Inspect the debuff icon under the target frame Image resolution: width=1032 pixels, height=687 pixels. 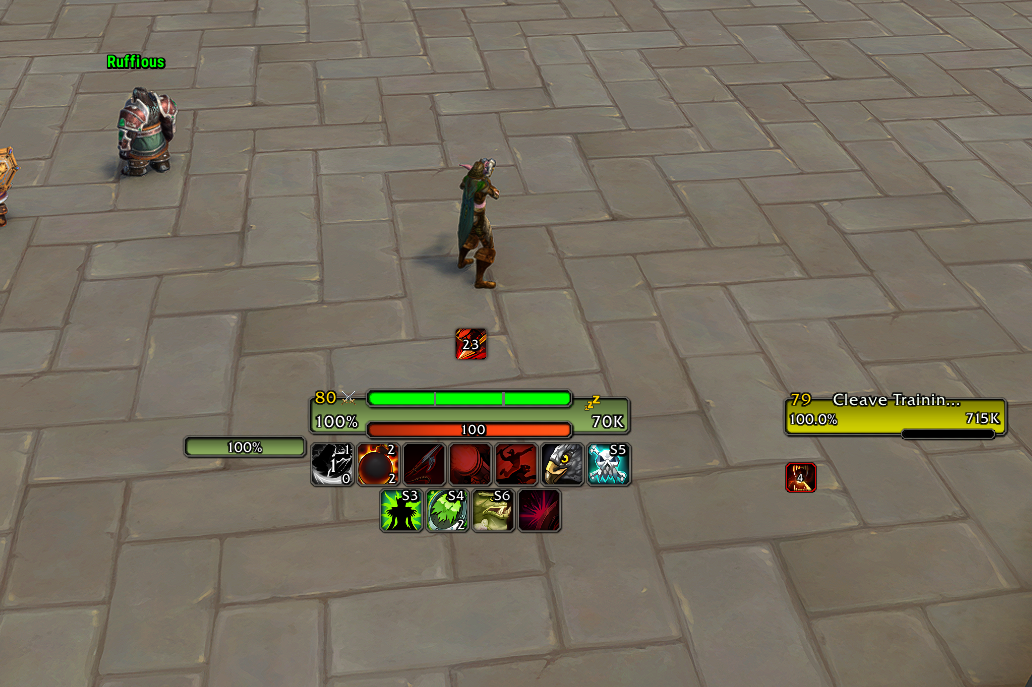pos(801,478)
